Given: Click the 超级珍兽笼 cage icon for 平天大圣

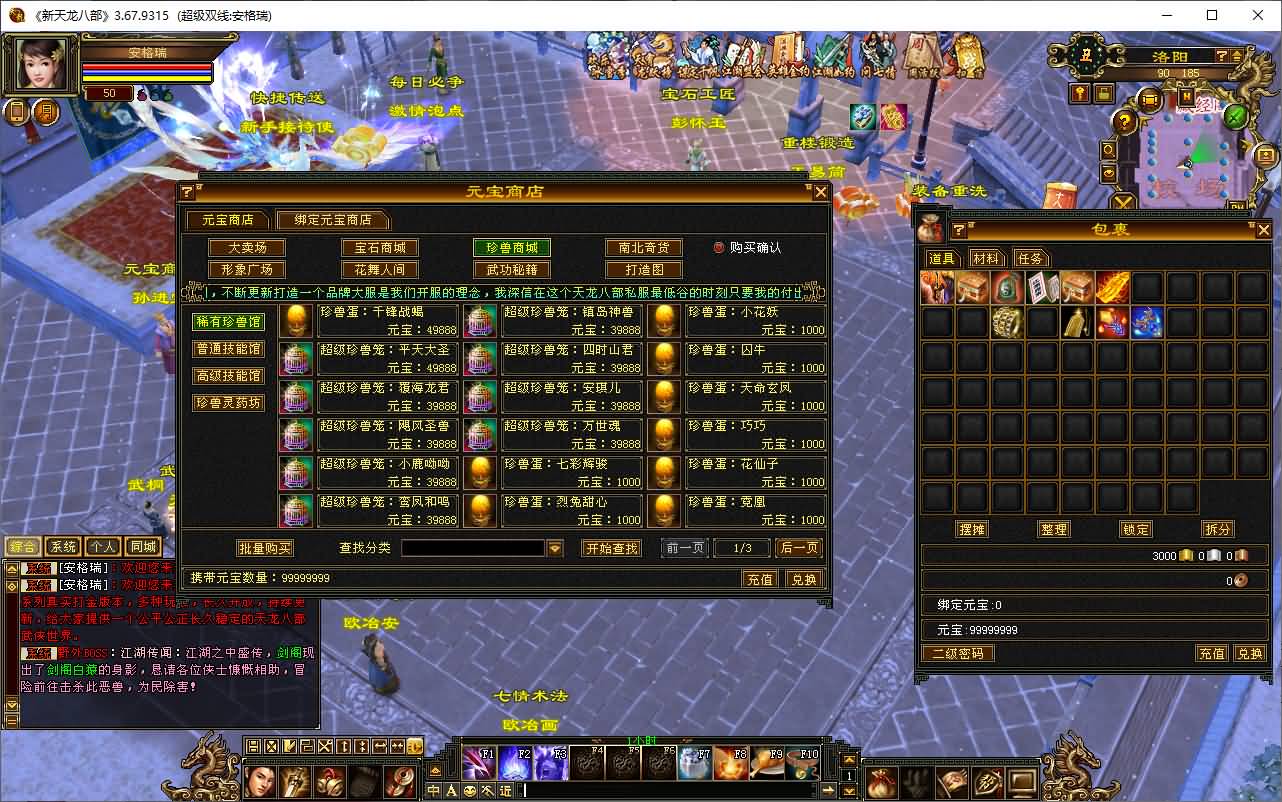Looking at the screenshot, I should [296, 360].
